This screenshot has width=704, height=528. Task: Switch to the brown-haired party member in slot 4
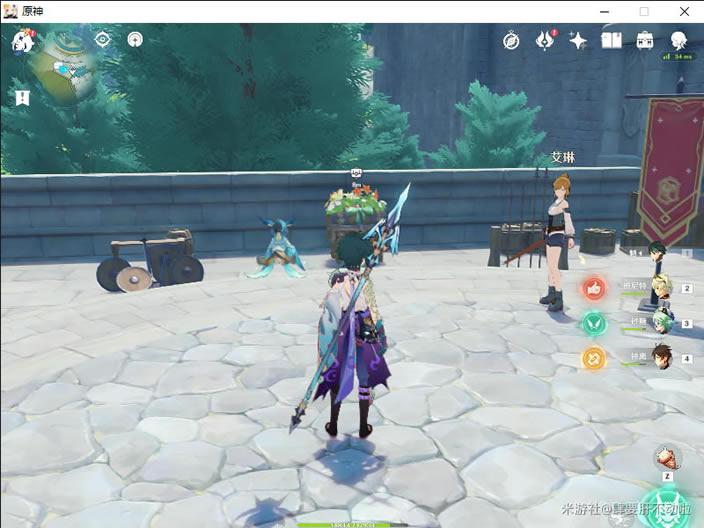[x=661, y=356]
